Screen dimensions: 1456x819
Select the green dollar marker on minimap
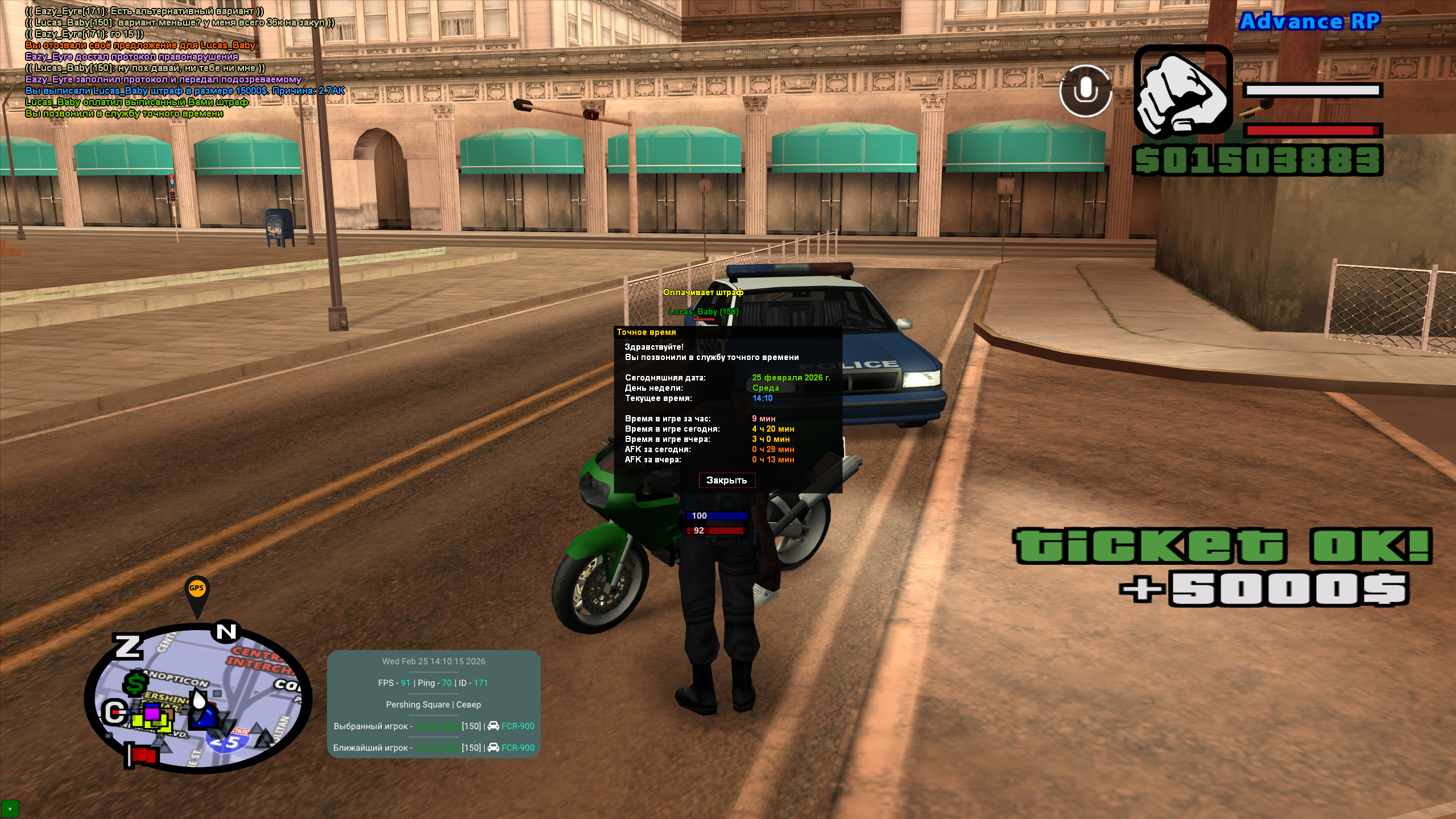pos(136,683)
